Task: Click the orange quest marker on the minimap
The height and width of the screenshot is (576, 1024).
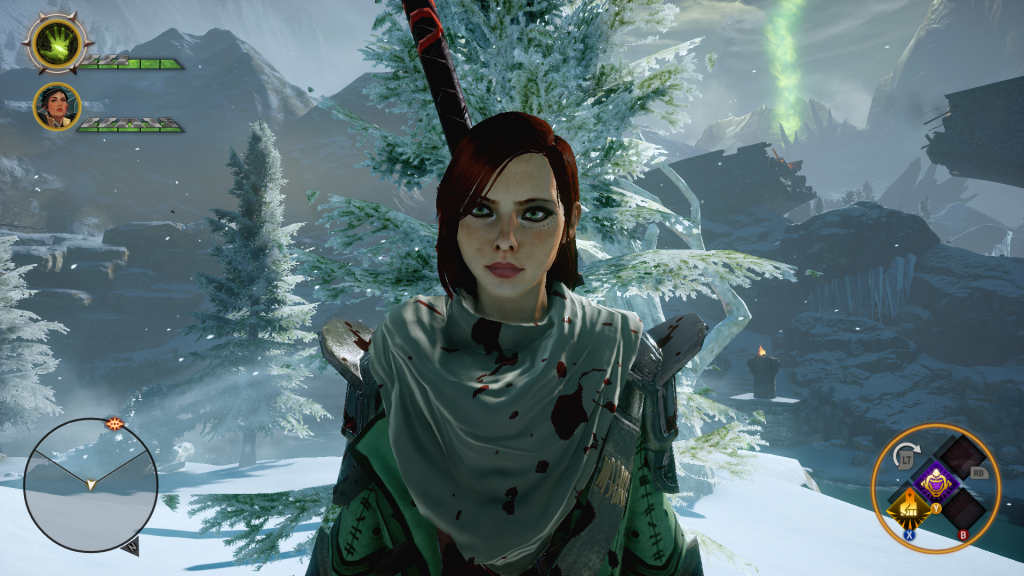Action: pos(116,423)
